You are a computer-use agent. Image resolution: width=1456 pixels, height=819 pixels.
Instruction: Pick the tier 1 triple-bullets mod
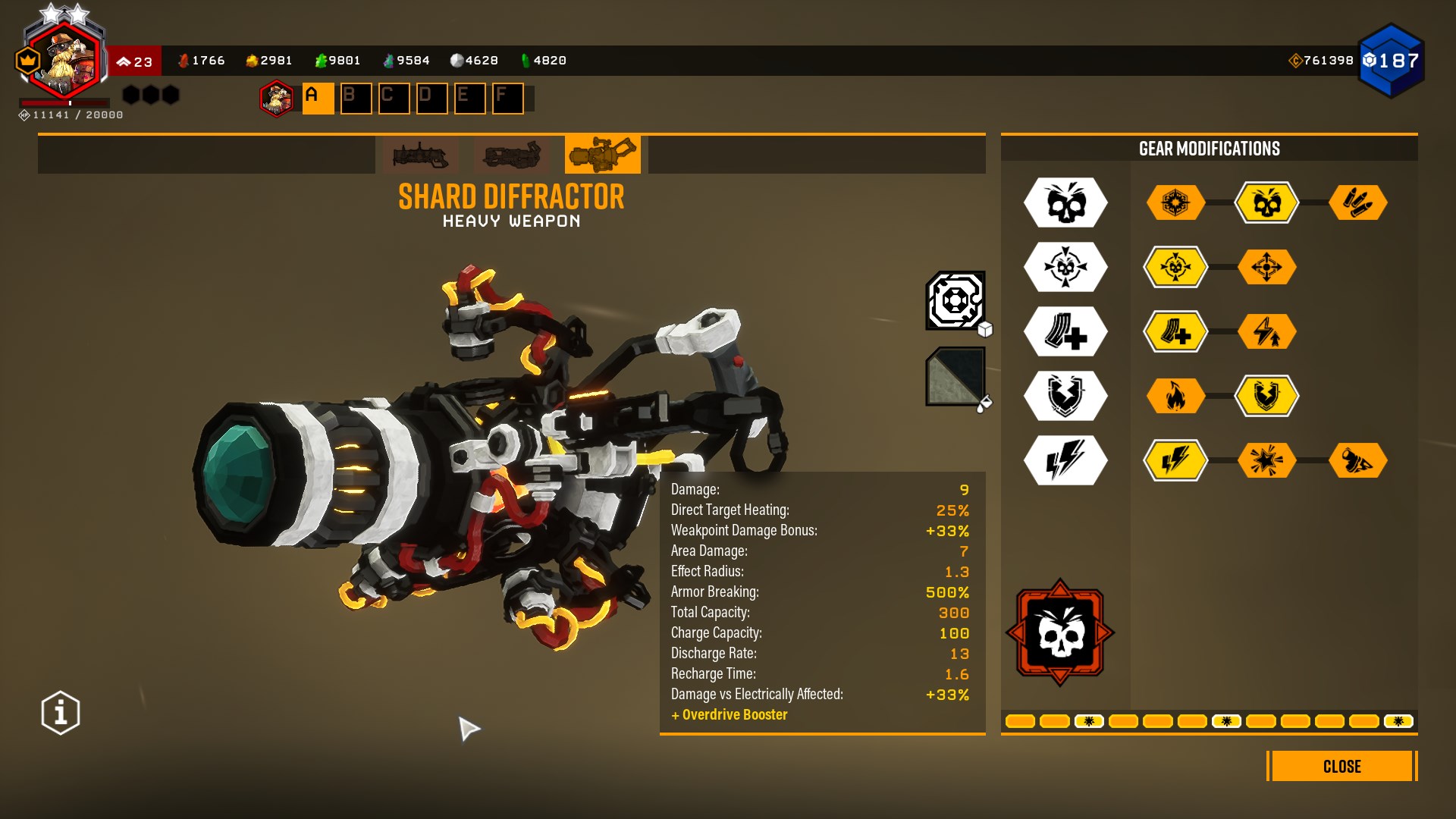point(1357,202)
